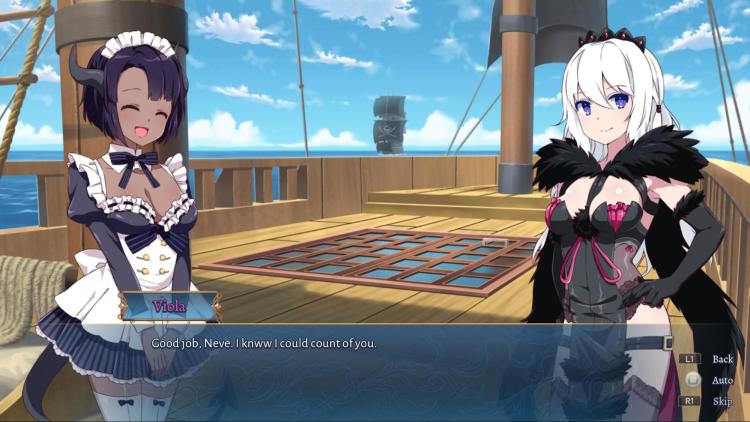Screen dimensions: 750x422
Task: Choose the Skip option
Action: pyautogui.click(x=721, y=401)
